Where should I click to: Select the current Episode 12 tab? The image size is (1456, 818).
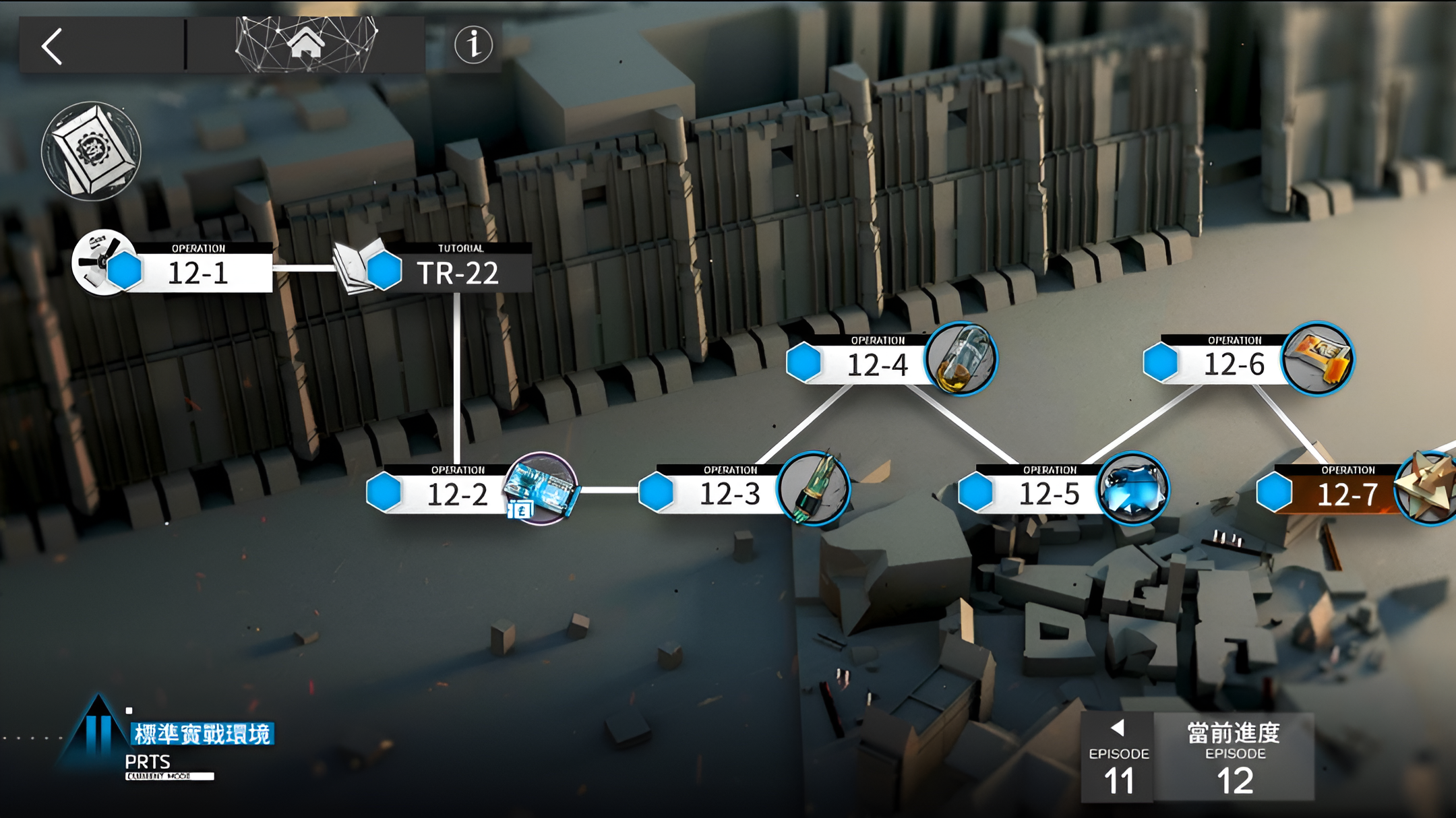tap(1235, 758)
